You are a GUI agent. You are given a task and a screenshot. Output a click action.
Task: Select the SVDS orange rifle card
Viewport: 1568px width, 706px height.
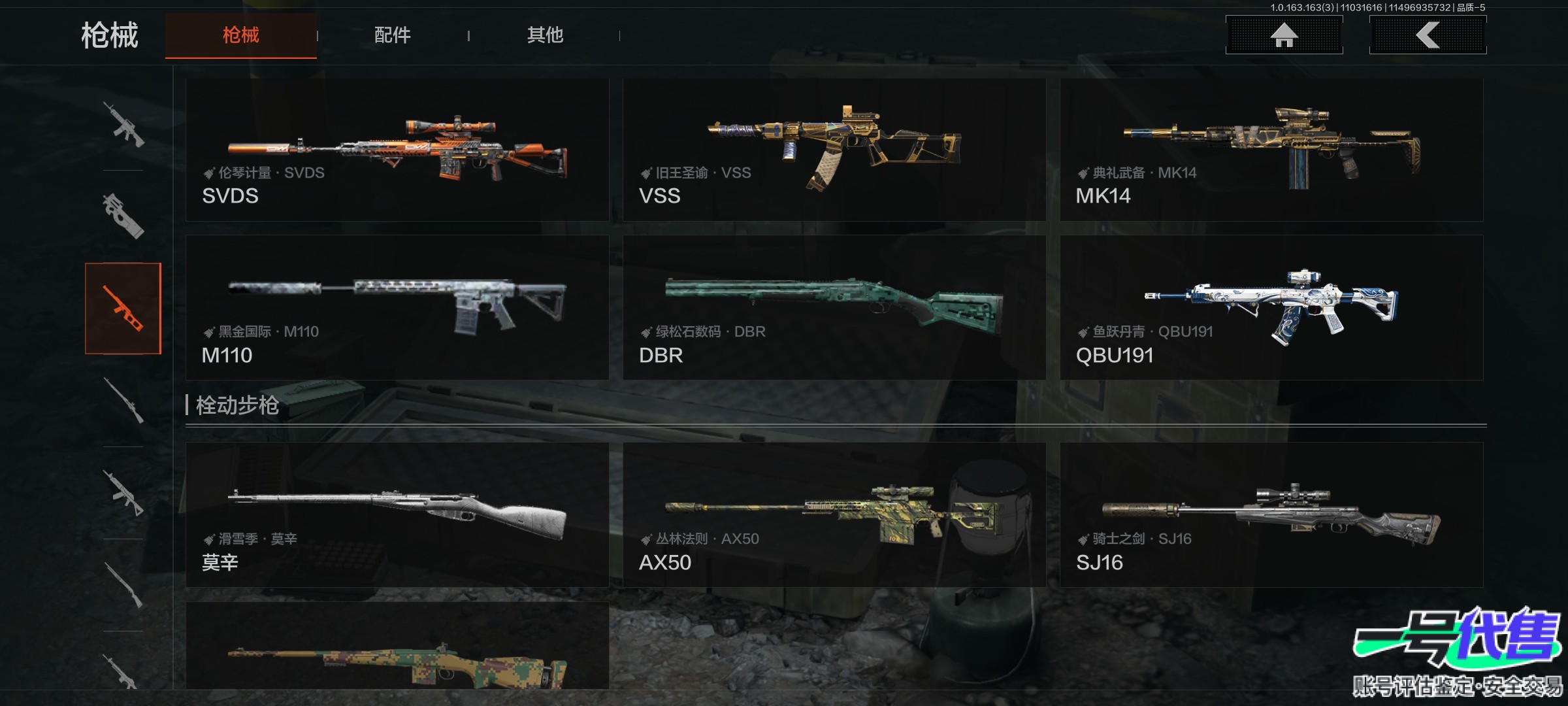(x=397, y=150)
